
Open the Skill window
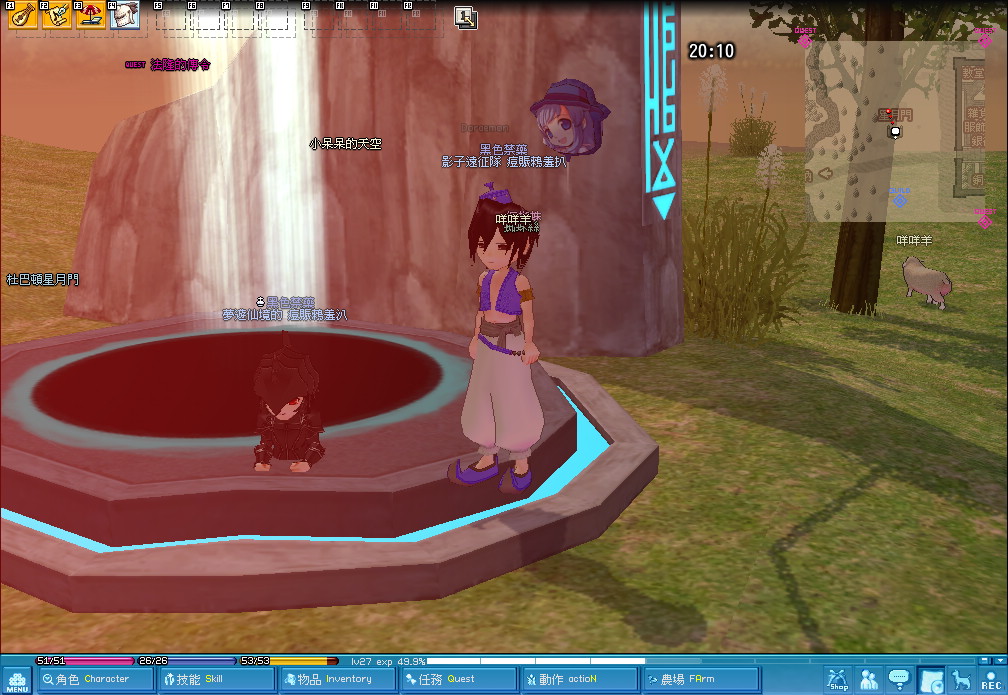tap(216, 680)
